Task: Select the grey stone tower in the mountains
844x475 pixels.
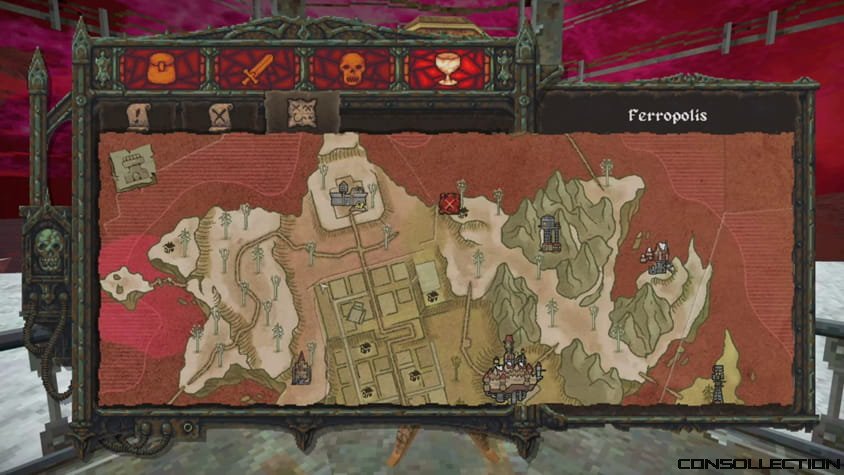Action: 548,233
